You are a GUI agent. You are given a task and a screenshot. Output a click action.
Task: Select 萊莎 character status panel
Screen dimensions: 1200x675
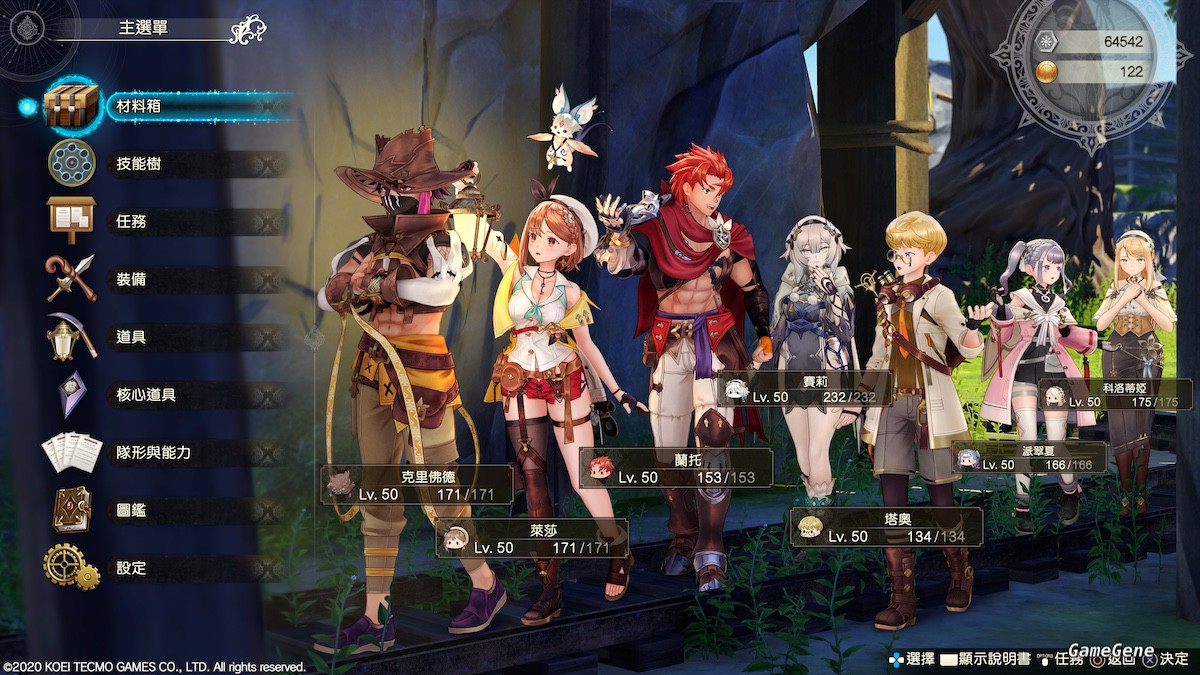coord(532,538)
